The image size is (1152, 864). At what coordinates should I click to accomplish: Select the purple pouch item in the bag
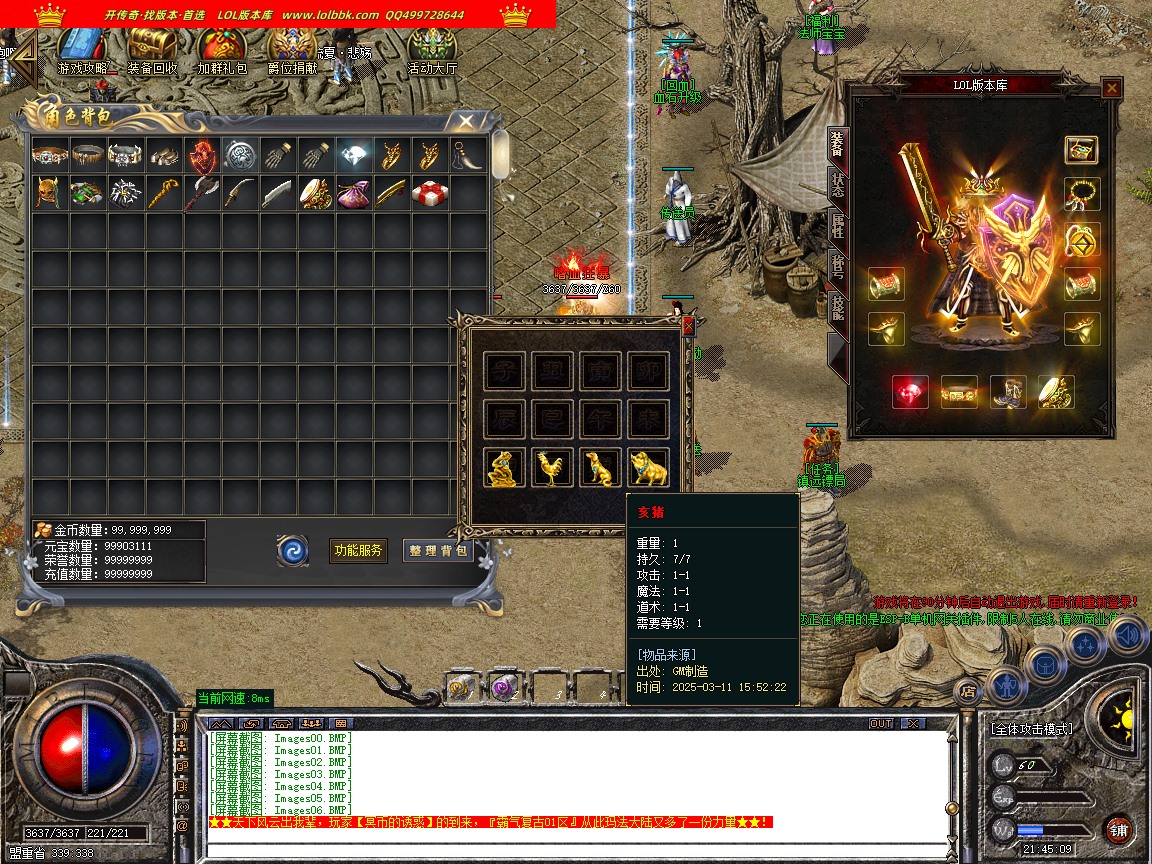click(353, 193)
